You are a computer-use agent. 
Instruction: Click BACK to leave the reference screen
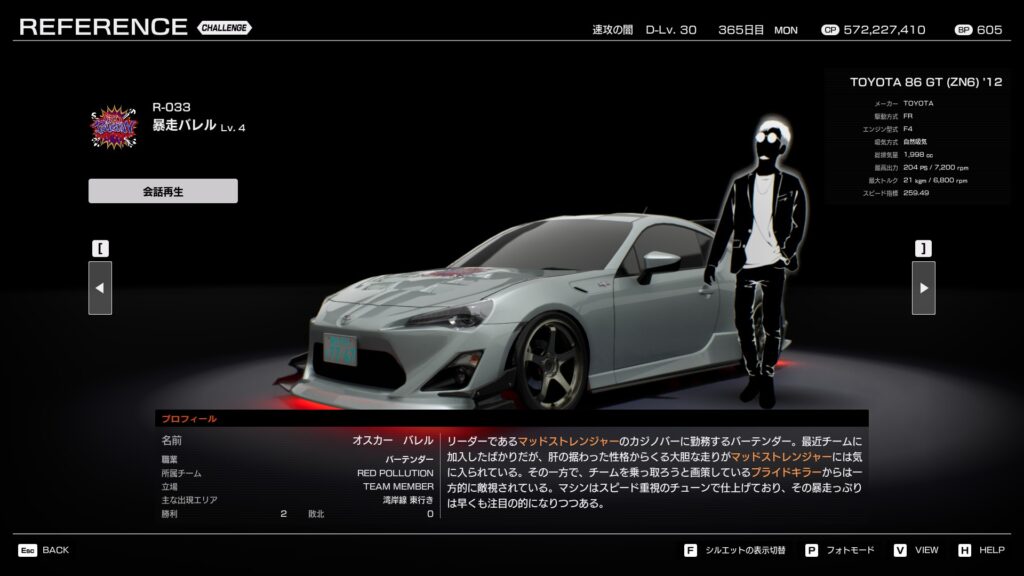44,550
